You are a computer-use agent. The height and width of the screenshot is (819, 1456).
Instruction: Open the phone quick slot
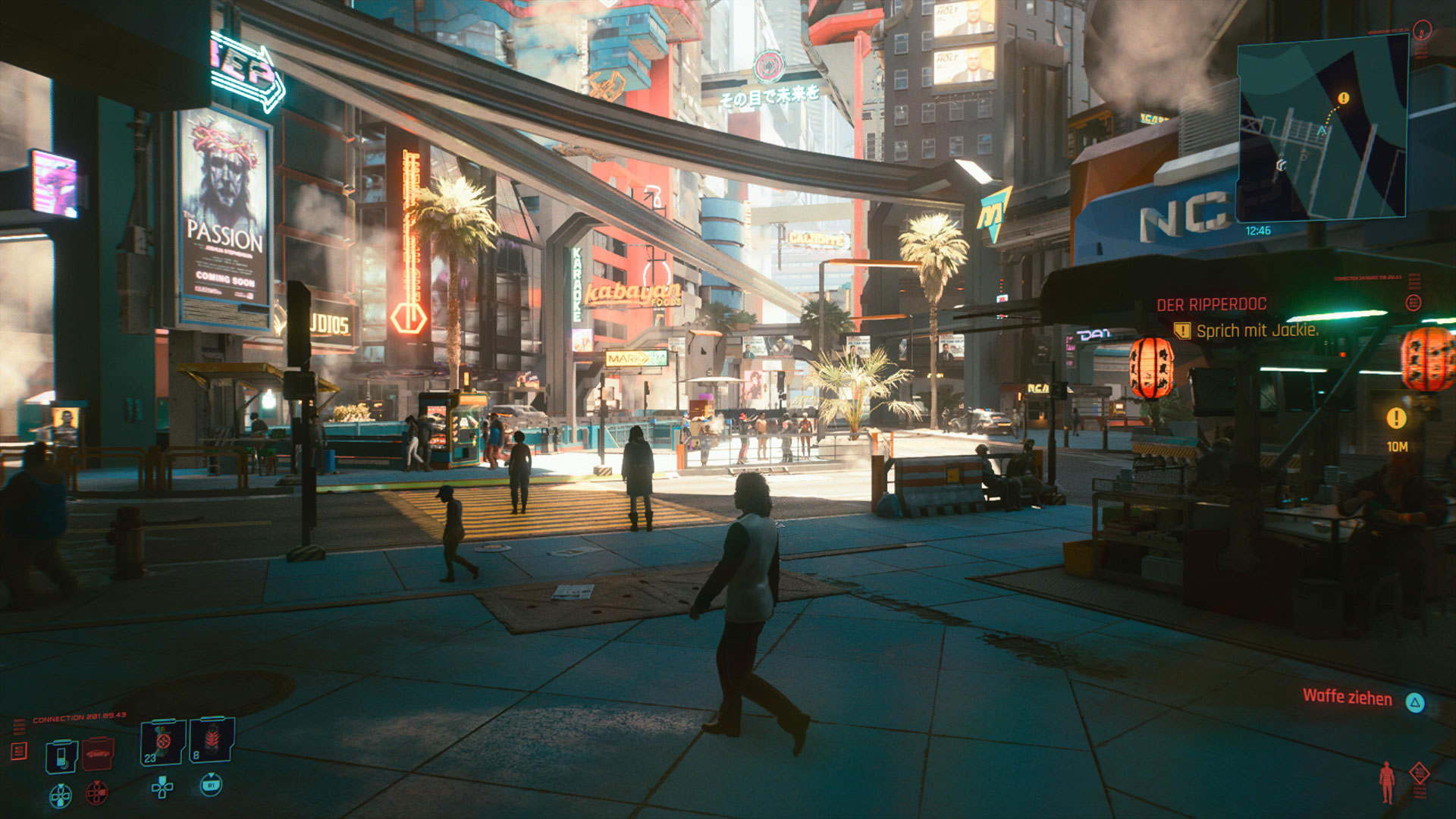pos(61,756)
